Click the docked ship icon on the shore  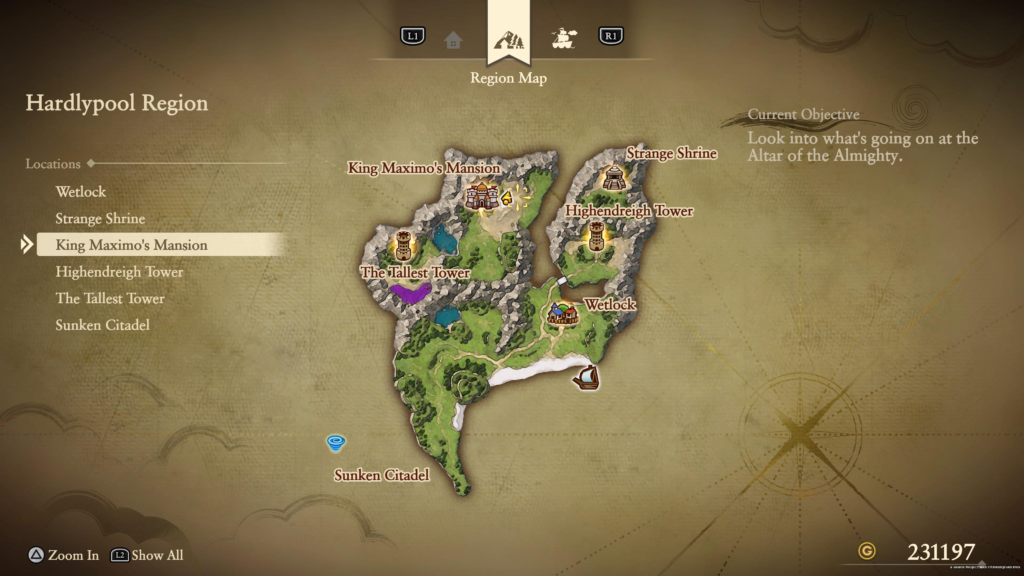point(586,378)
